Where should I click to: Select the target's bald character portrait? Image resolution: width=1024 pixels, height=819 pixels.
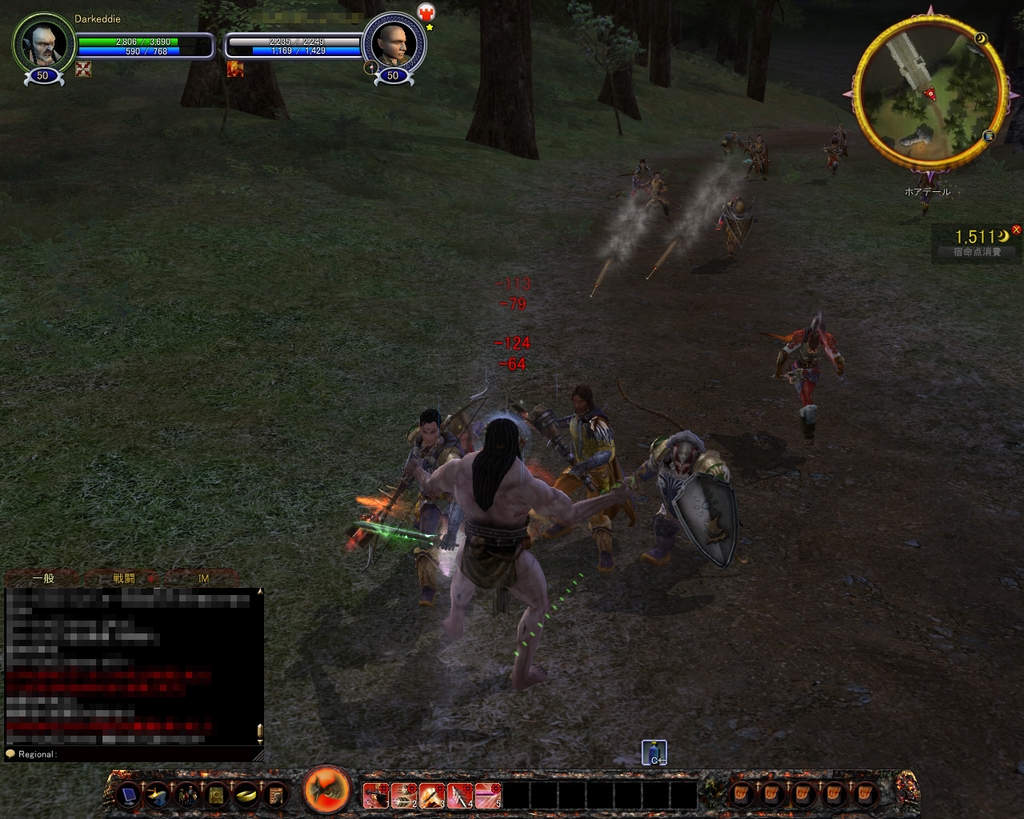tap(393, 43)
